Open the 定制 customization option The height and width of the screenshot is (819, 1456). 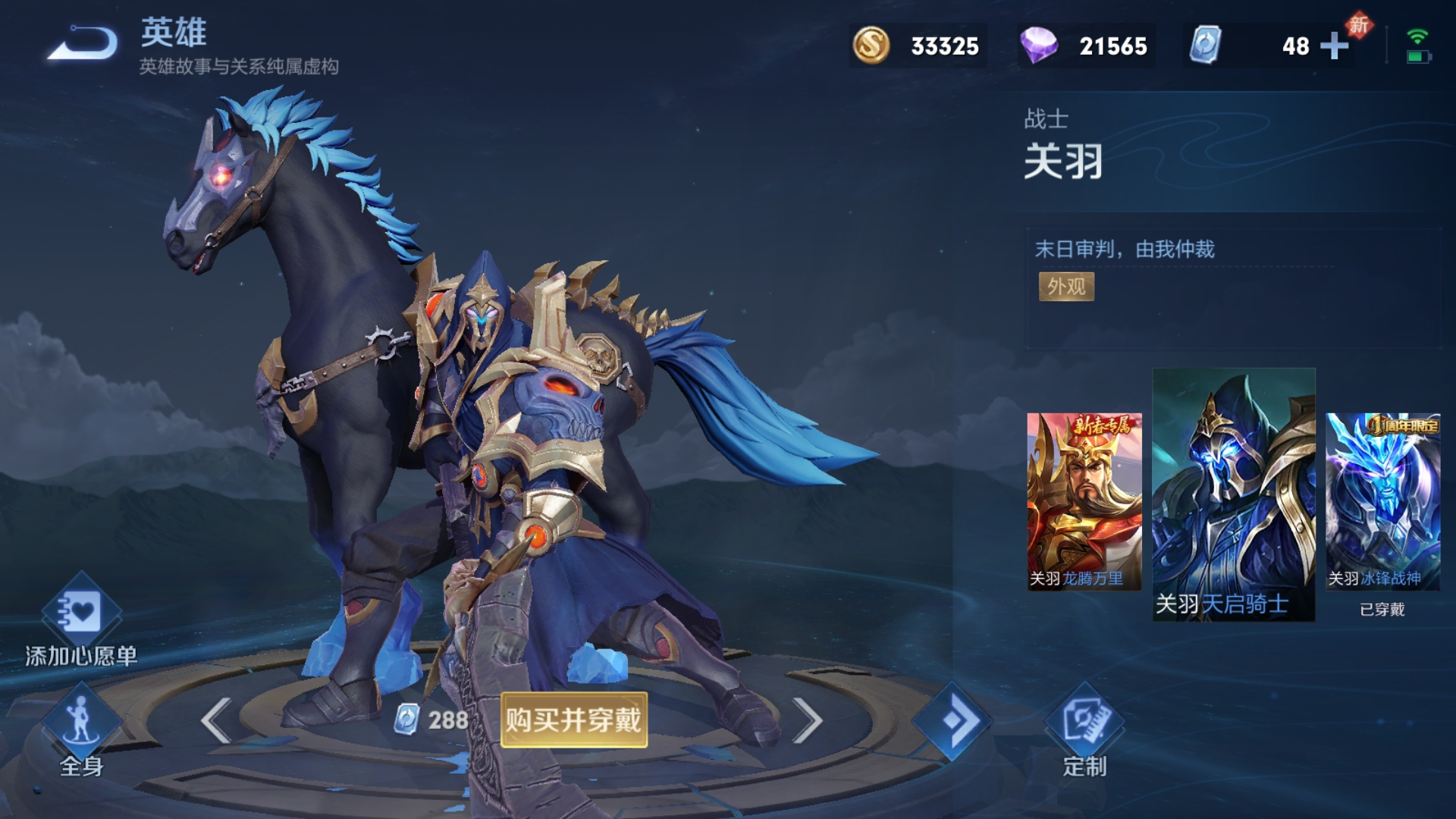(1084, 730)
